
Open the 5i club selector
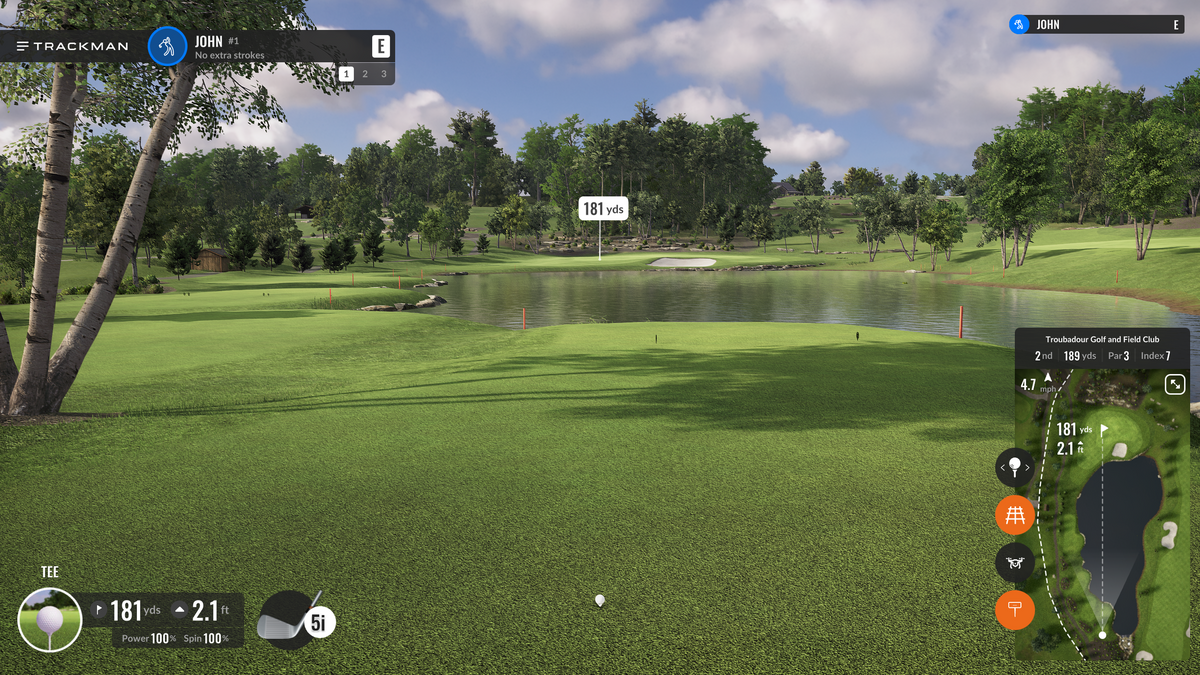(x=297, y=621)
